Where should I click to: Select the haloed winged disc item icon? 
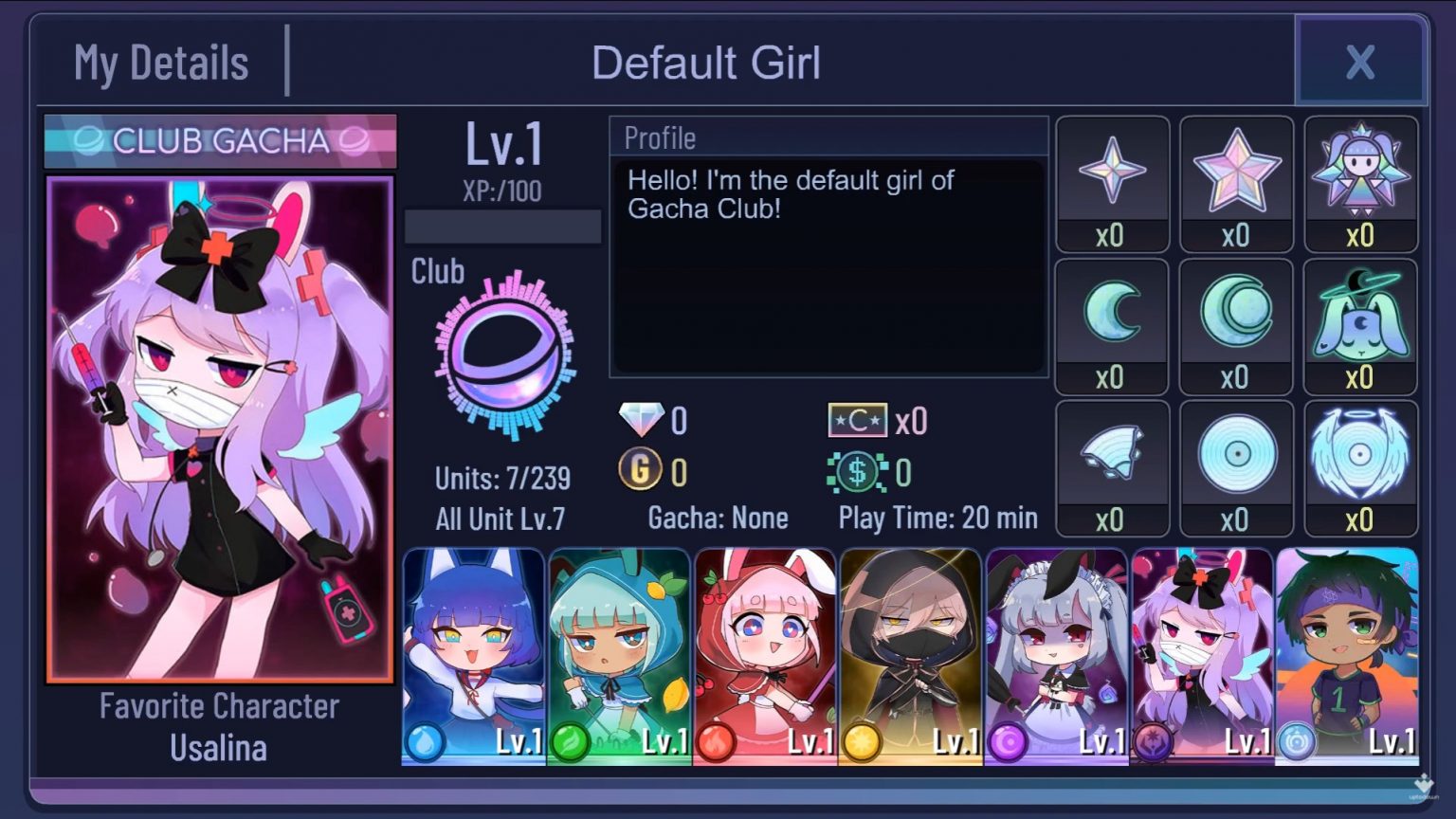(1361, 455)
